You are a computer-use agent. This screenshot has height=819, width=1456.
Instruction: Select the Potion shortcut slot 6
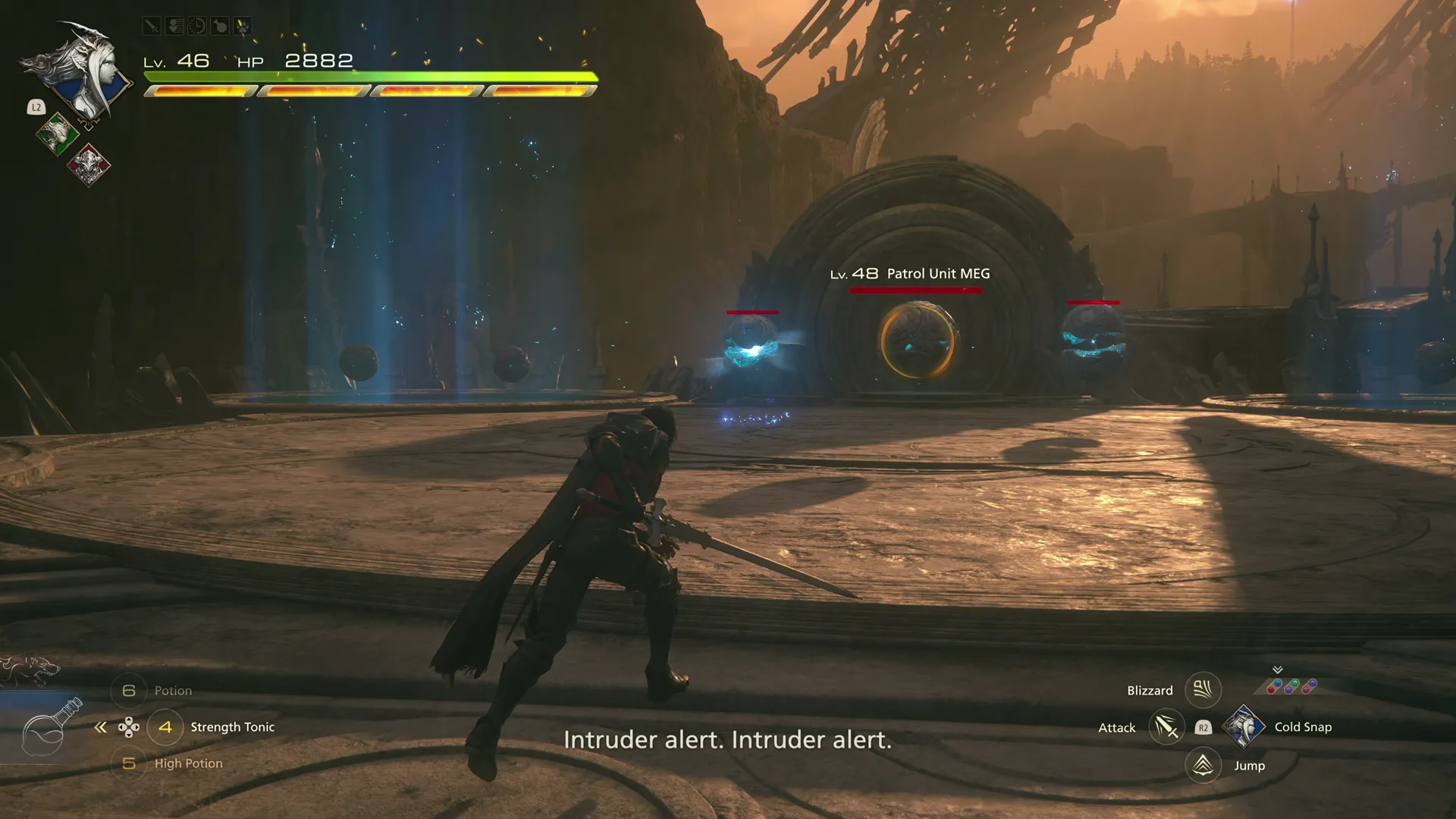click(x=129, y=690)
